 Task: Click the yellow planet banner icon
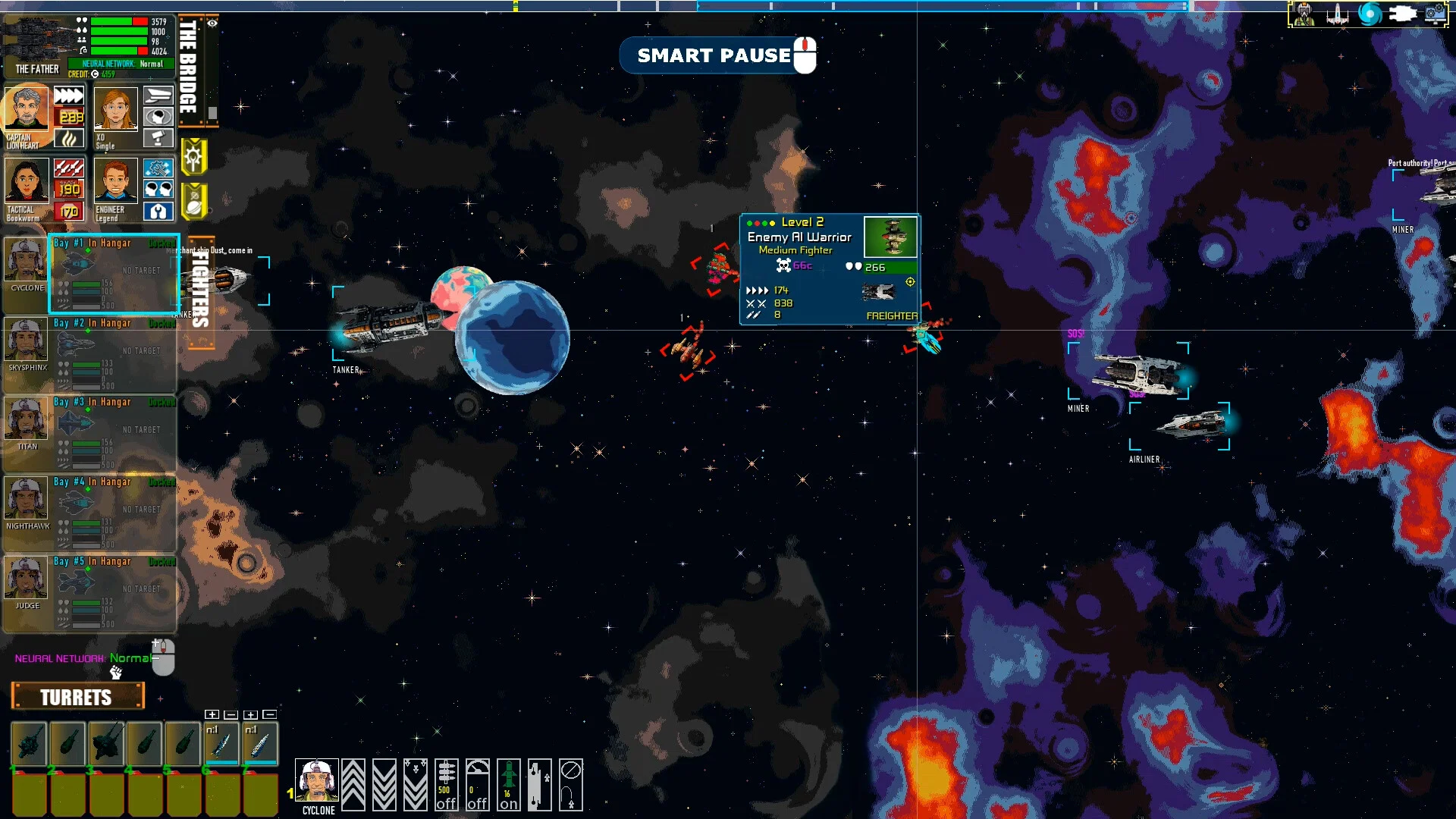coord(193,202)
